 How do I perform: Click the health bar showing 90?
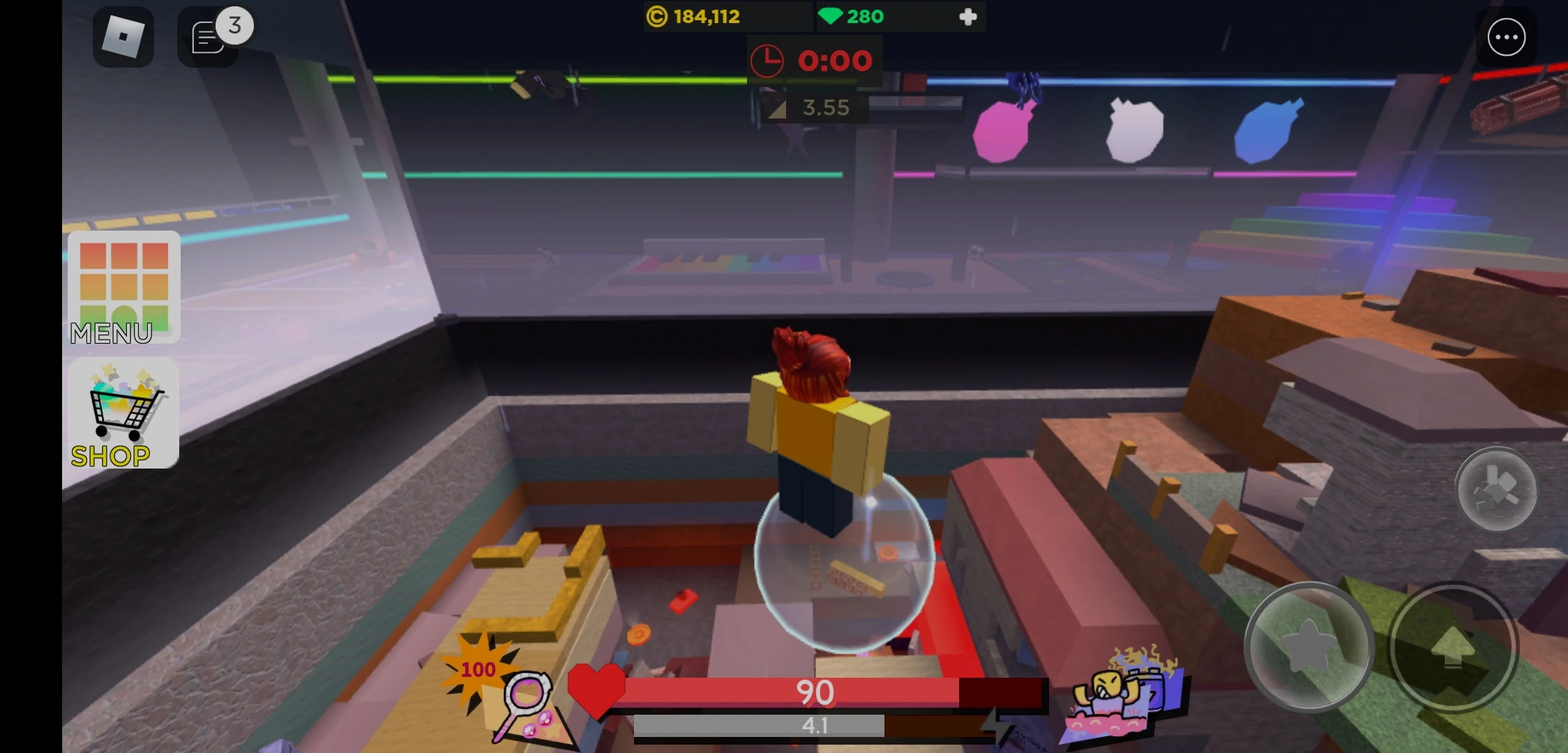pyautogui.click(x=816, y=694)
